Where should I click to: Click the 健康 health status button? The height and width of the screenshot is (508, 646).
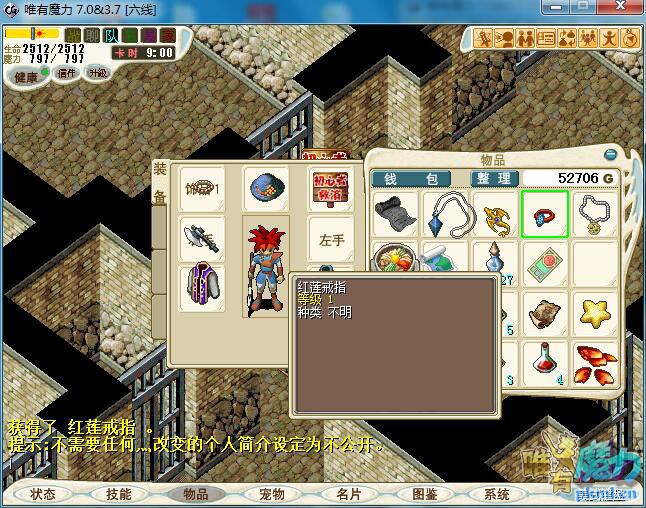25,77
